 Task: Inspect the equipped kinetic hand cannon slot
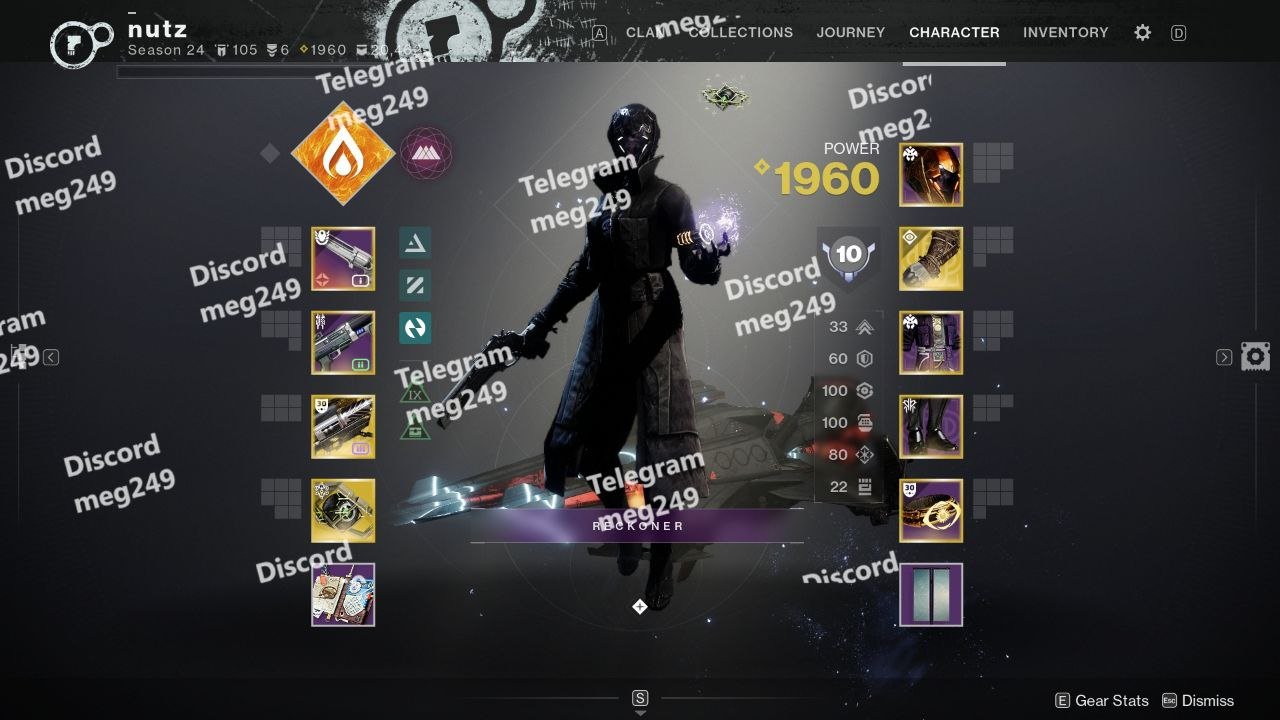coord(343,259)
